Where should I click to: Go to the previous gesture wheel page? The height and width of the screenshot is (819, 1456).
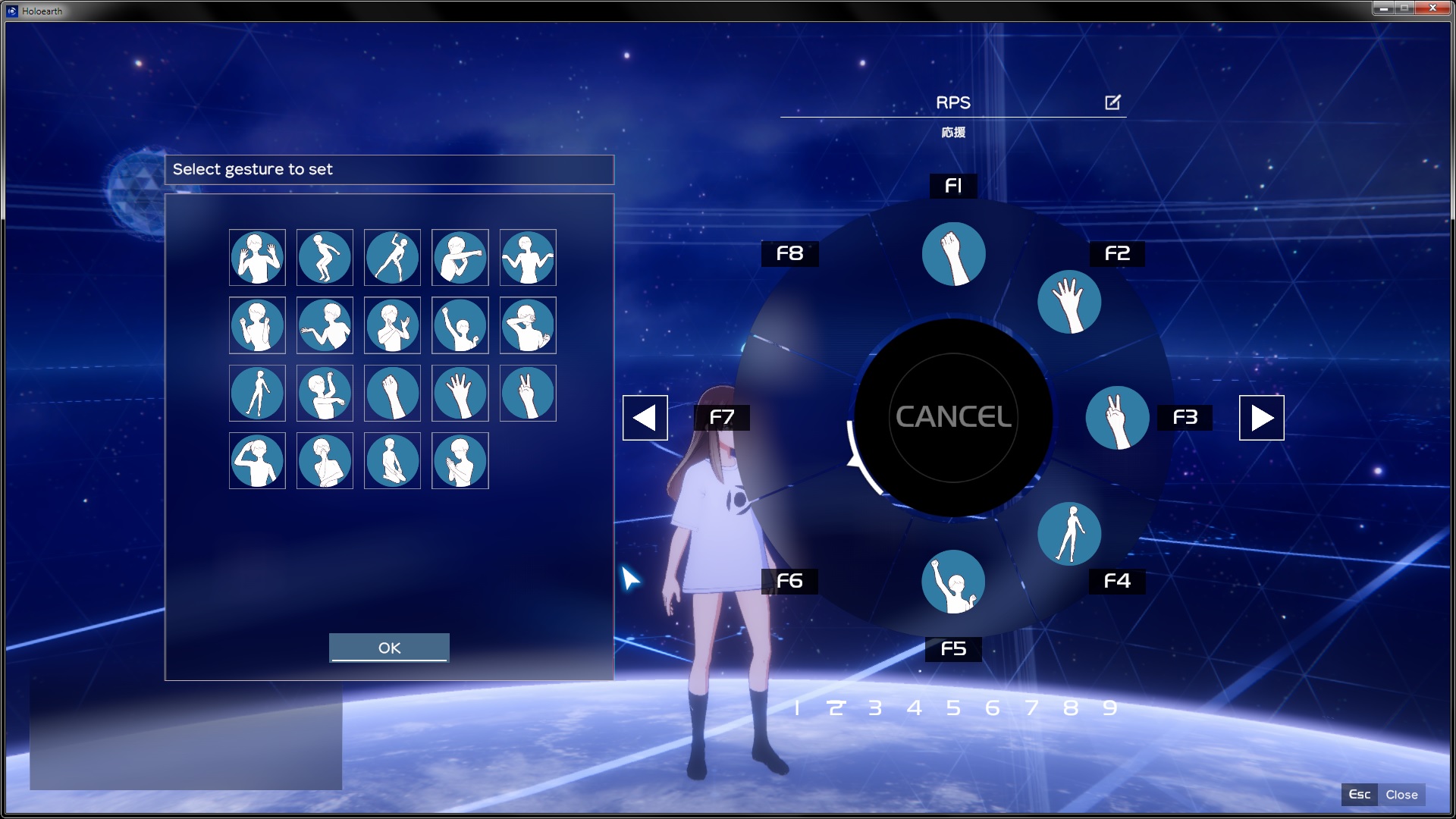point(645,418)
